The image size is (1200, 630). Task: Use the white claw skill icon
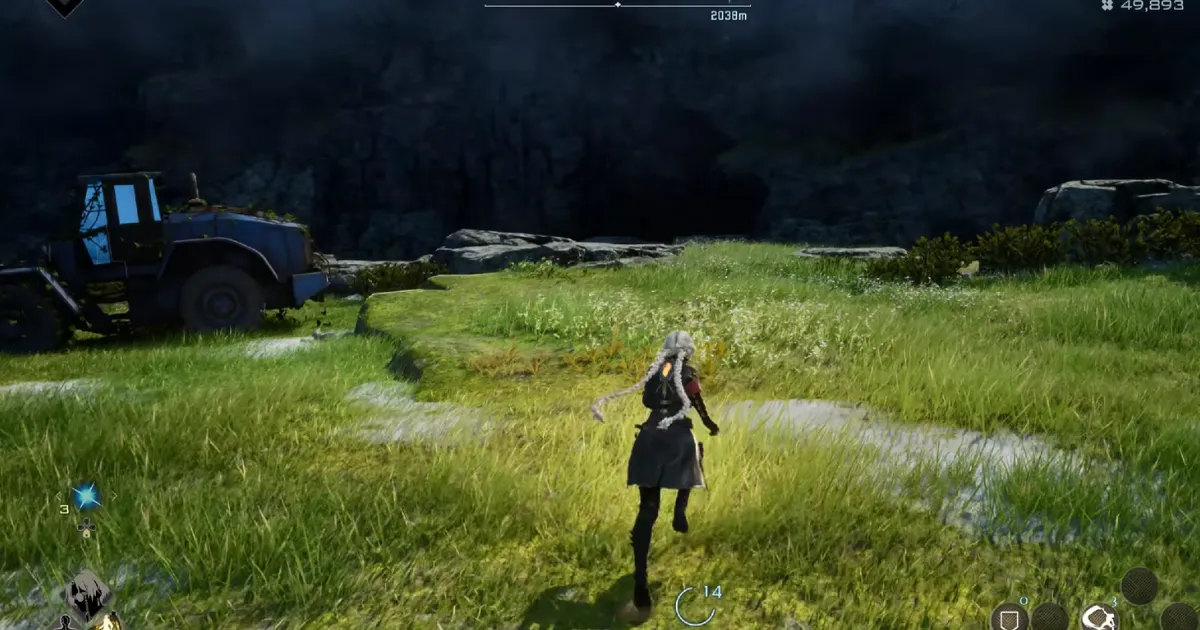pyautogui.click(x=1099, y=618)
